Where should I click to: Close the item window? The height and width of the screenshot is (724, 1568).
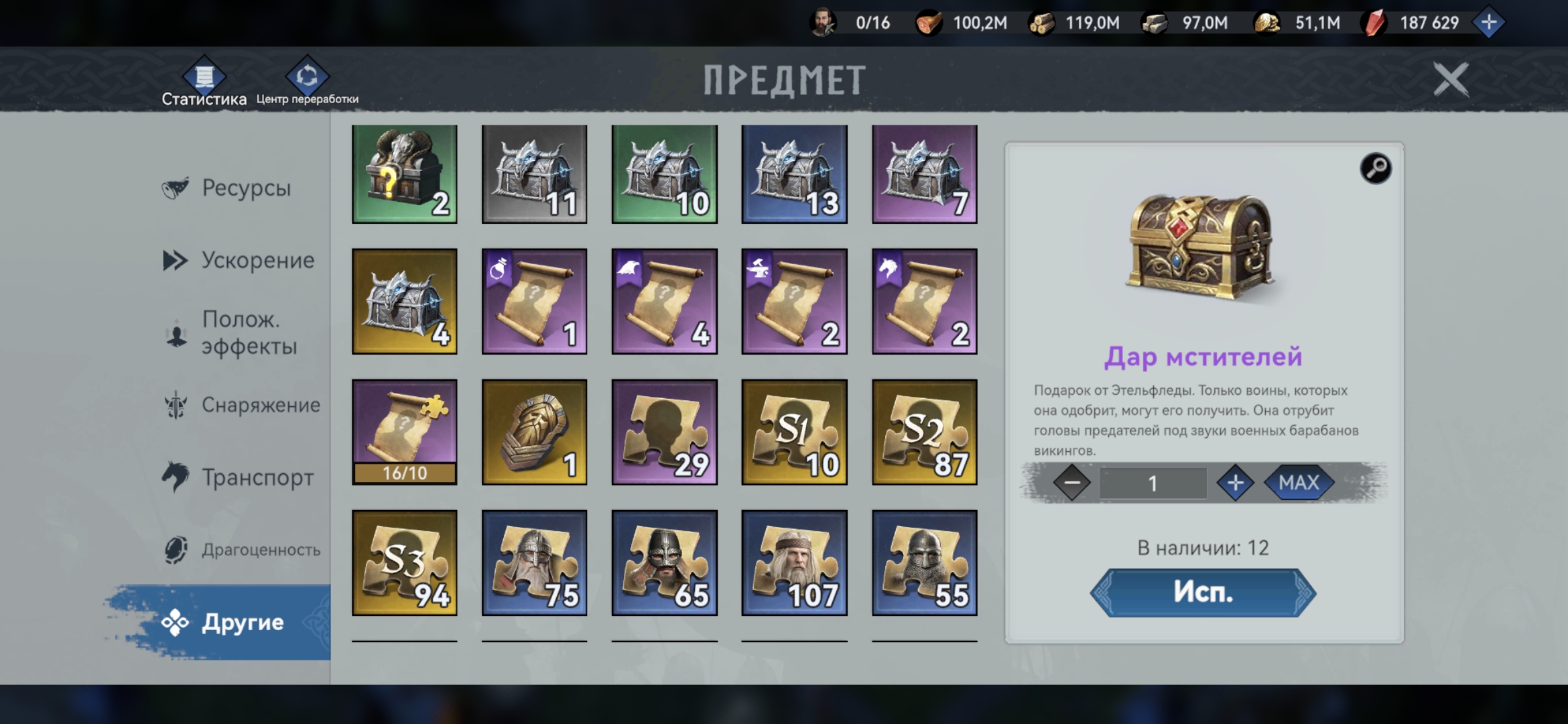pos(1451,80)
